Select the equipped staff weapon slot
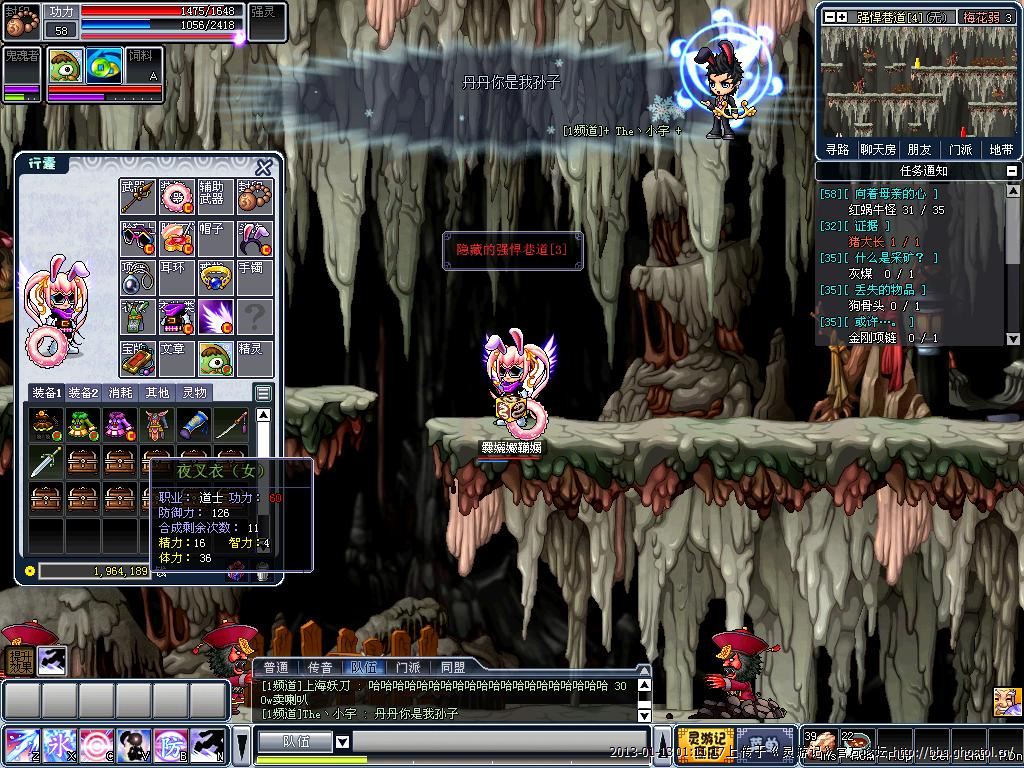 [x=138, y=197]
